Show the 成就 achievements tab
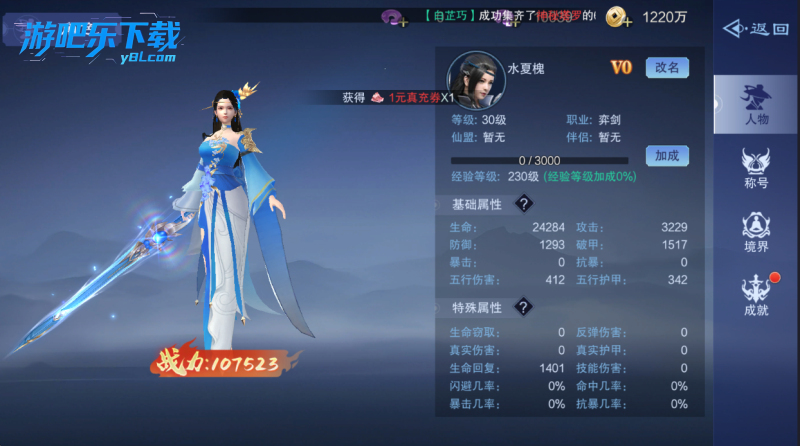Viewport: 800px width, 446px height. point(756,296)
